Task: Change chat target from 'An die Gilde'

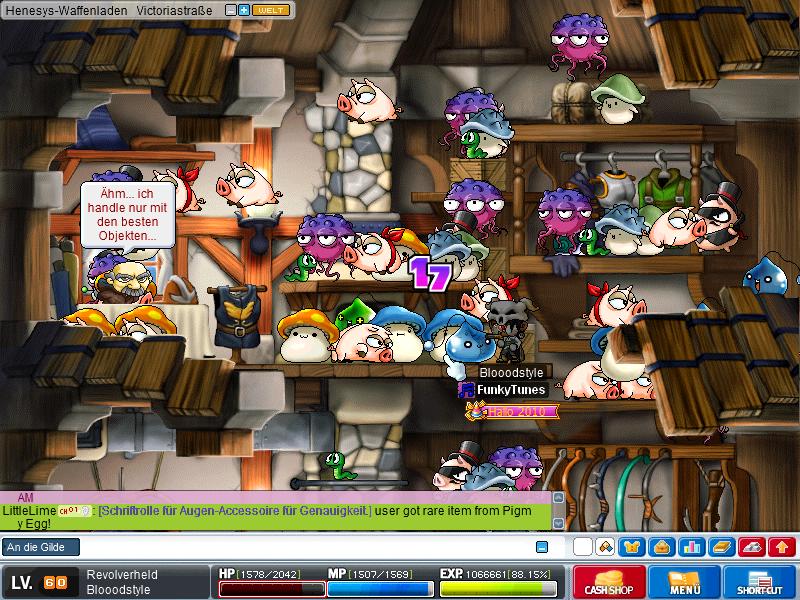Action: (40, 547)
